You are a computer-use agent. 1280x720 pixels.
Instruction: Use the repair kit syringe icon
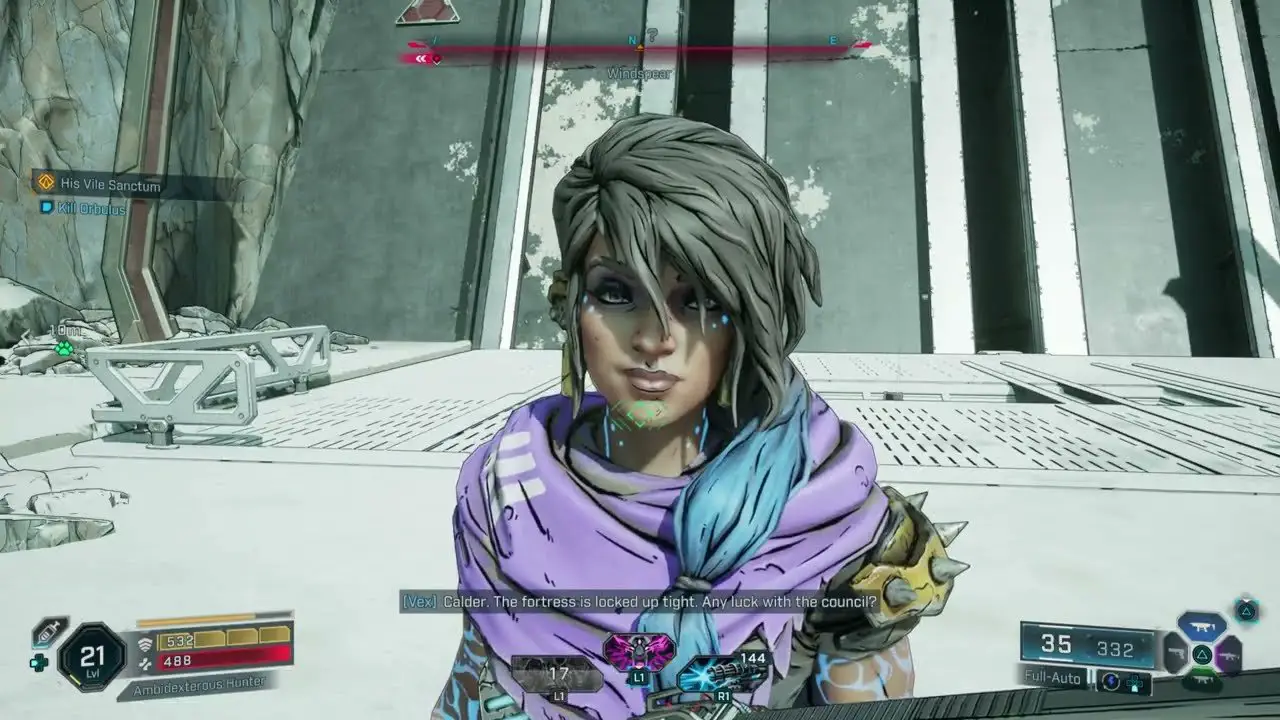click(48, 632)
